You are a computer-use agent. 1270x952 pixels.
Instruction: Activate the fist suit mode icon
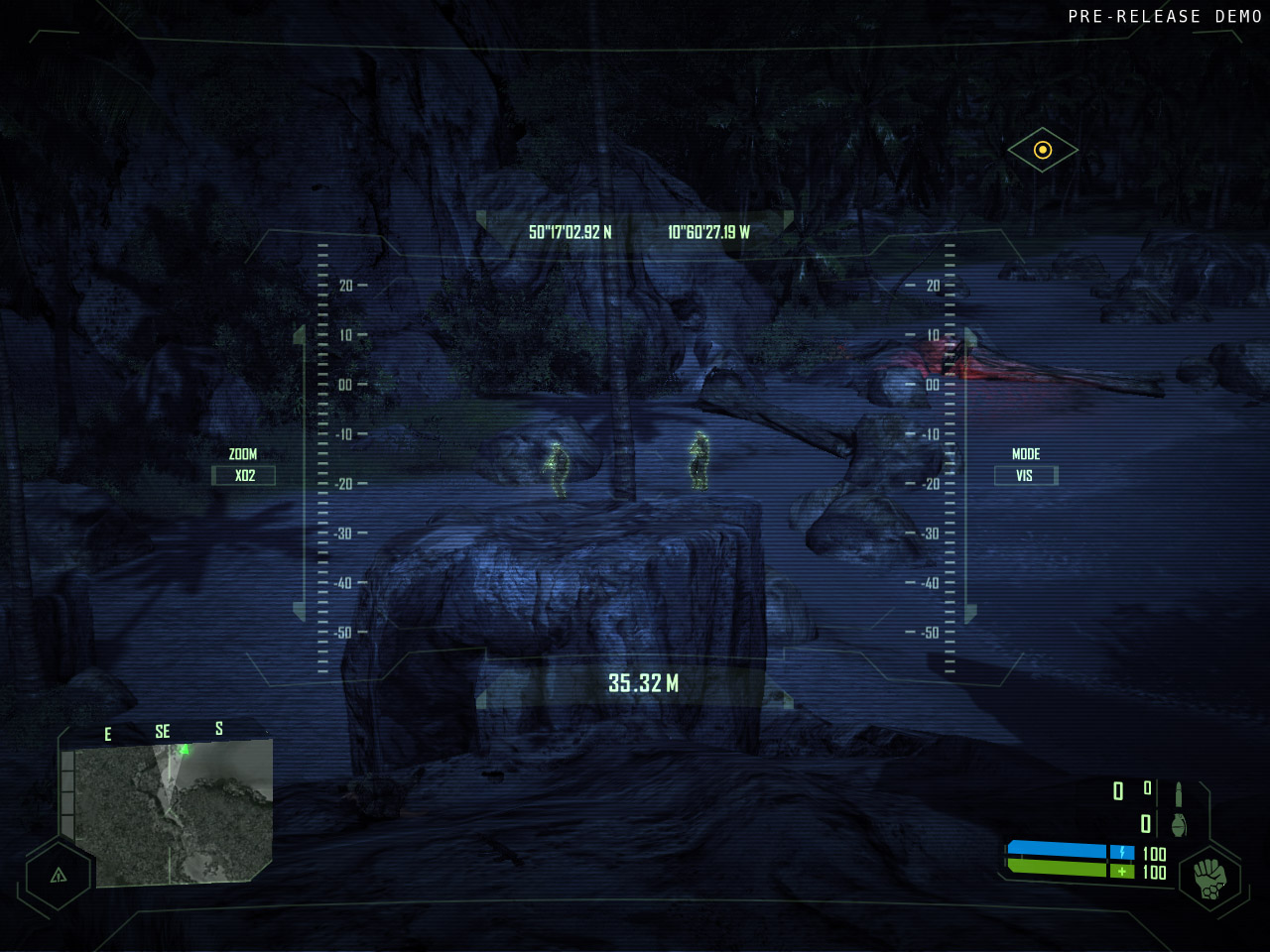1209,879
